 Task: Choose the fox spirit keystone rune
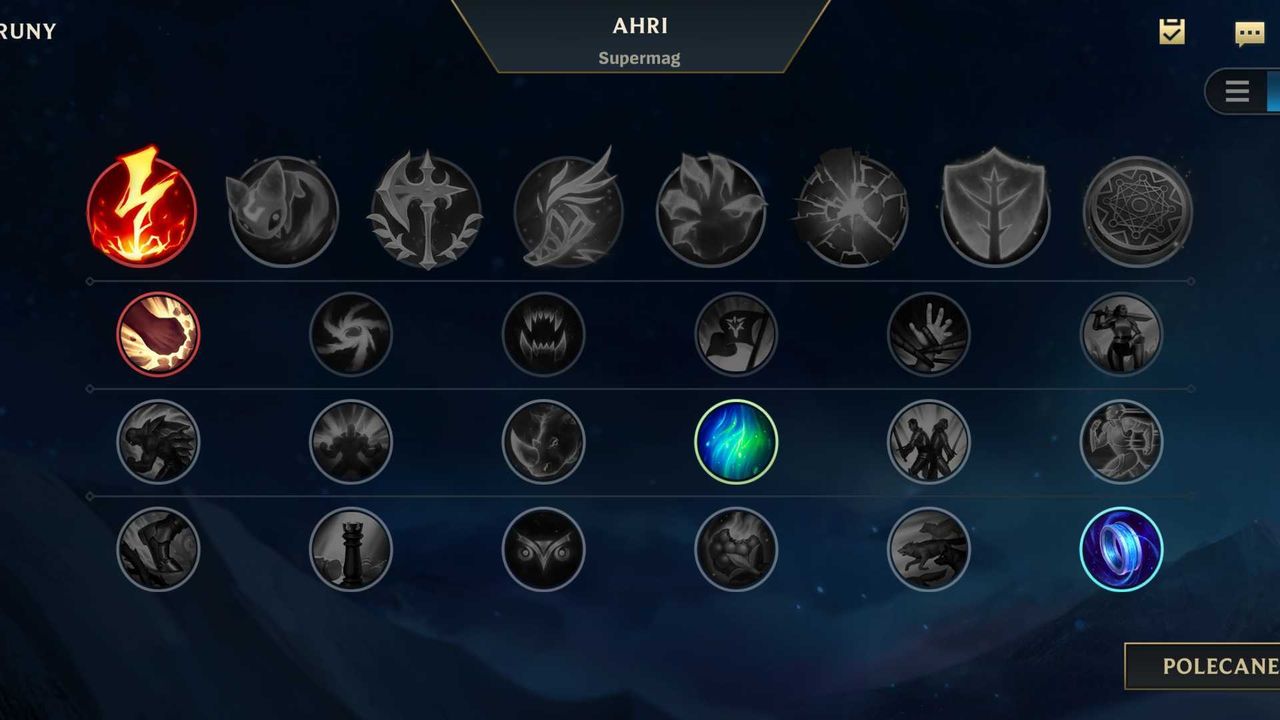(x=283, y=211)
